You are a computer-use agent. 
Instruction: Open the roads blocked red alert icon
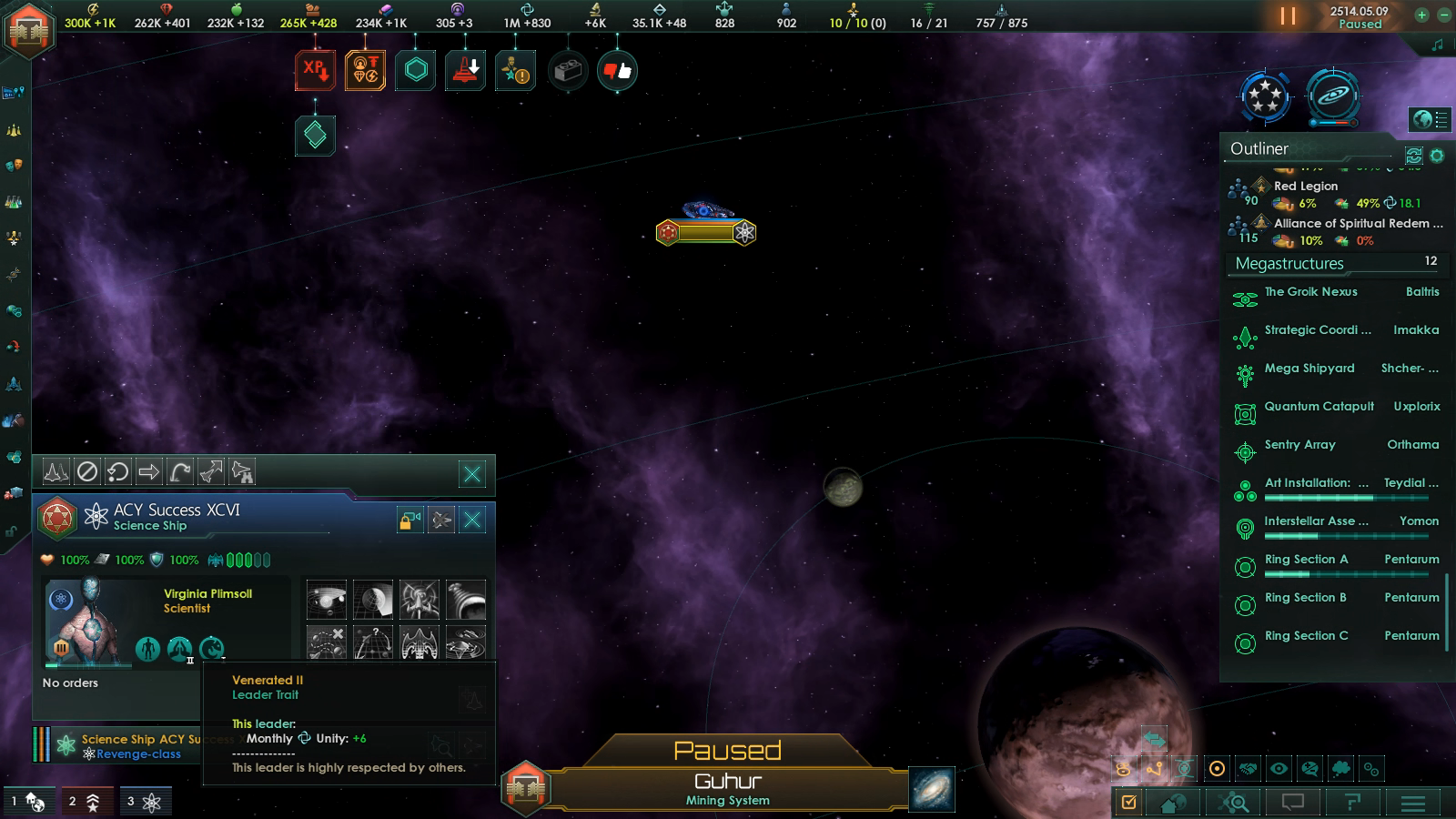(464, 68)
